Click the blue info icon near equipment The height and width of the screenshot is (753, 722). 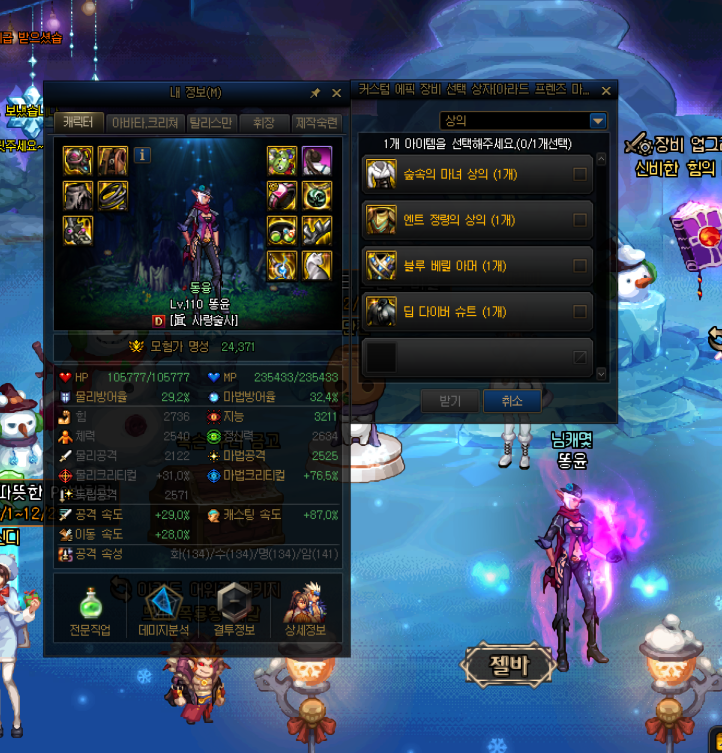[142, 155]
